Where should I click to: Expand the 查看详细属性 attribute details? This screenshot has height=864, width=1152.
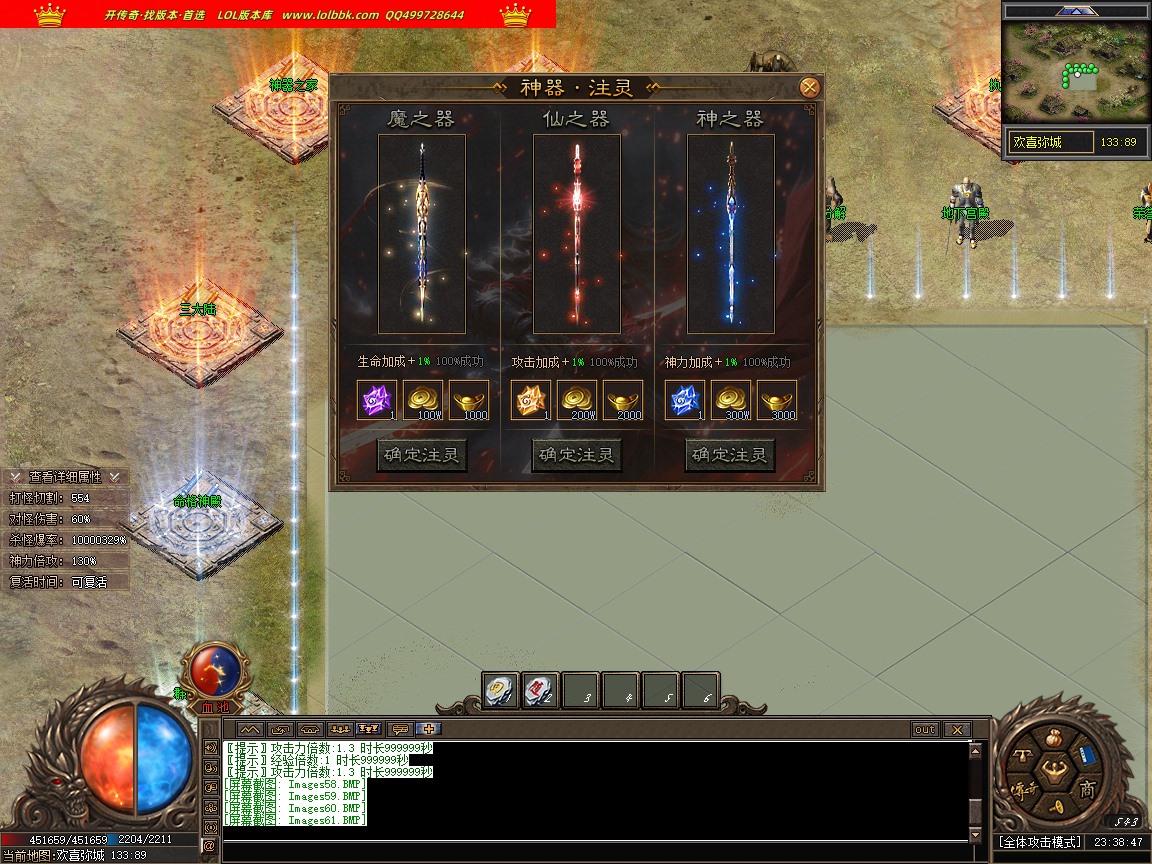[66, 477]
